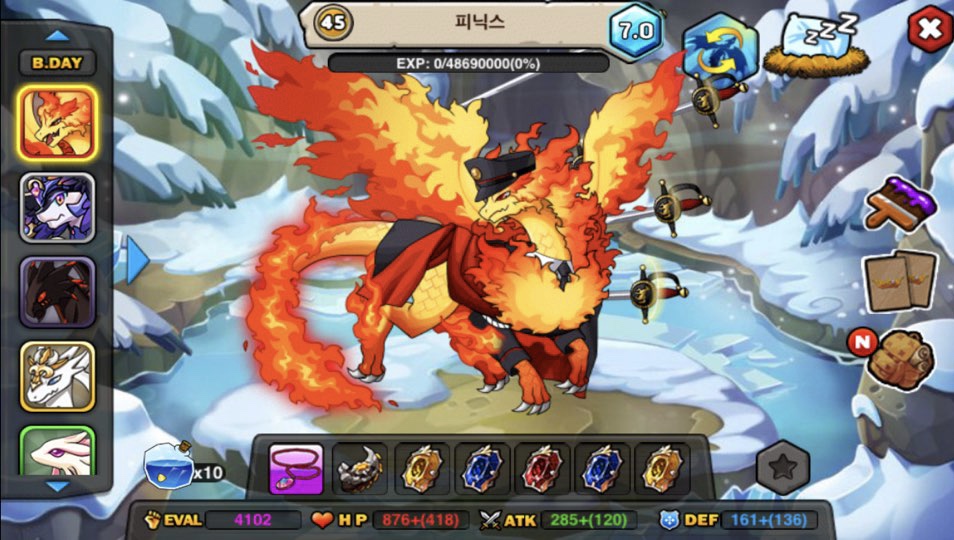Select the purple necklace equipment slot
Screen dimensions: 954x540
click(296, 469)
